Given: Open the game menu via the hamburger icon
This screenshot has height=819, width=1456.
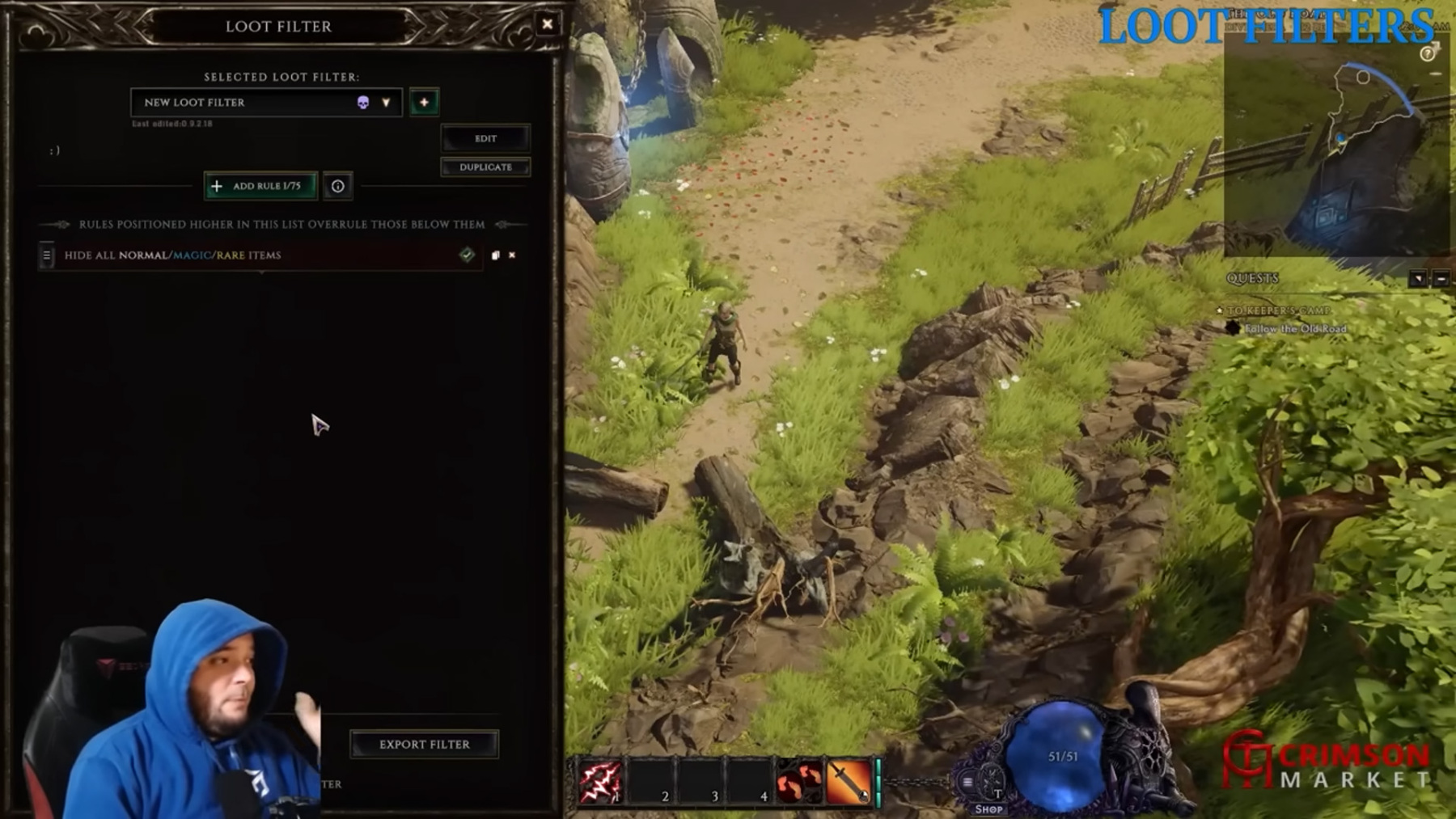Looking at the screenshot, I should [x=968, y=782].
